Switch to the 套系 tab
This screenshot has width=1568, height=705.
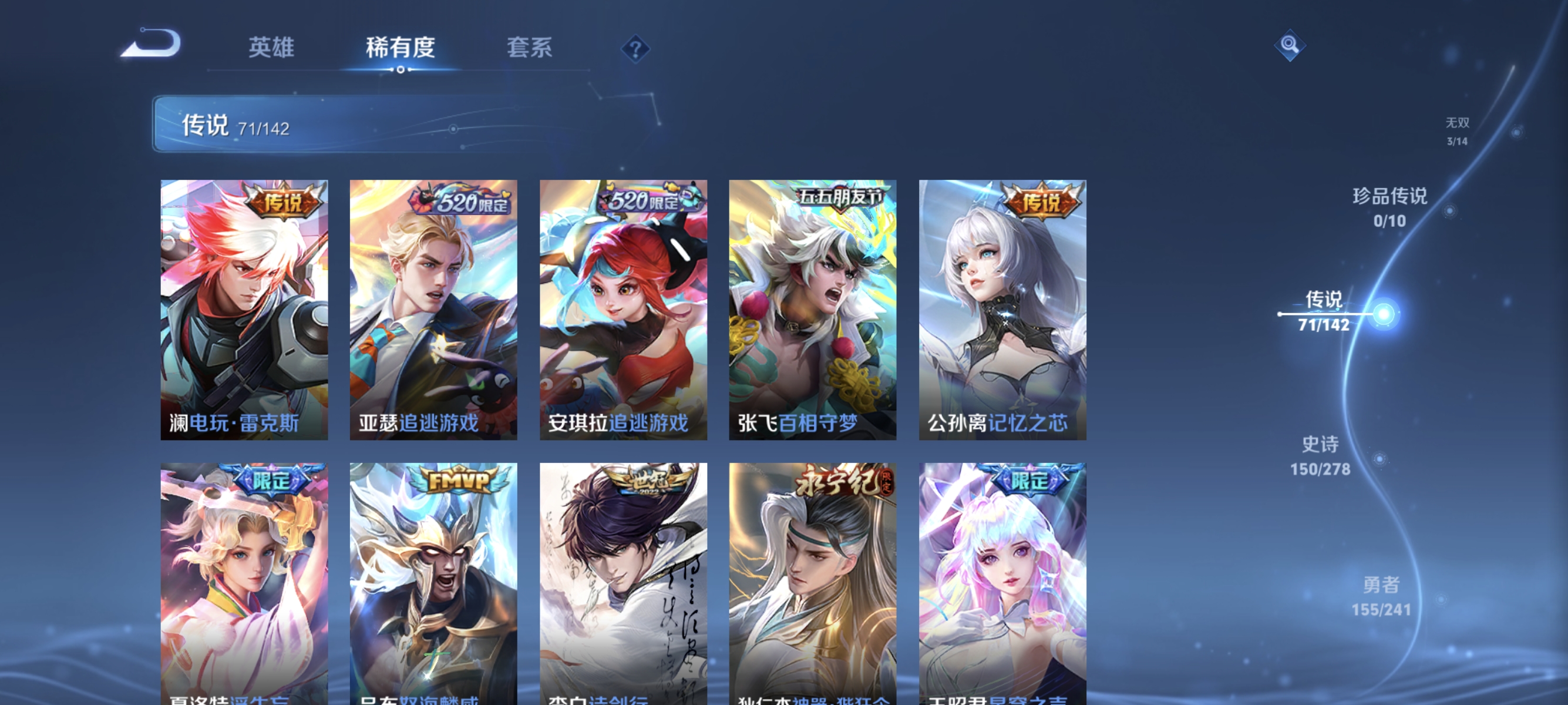pos(531,48)
